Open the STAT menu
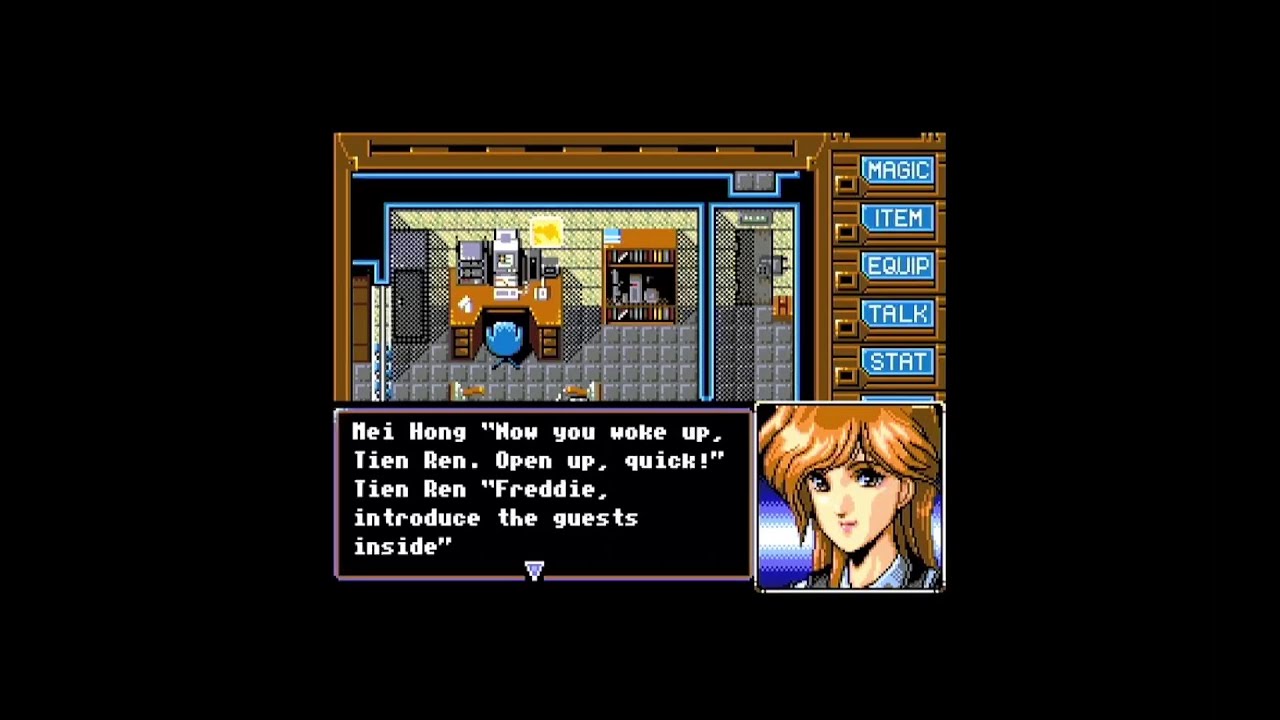The image size is (1280, 720). (897, 361)
